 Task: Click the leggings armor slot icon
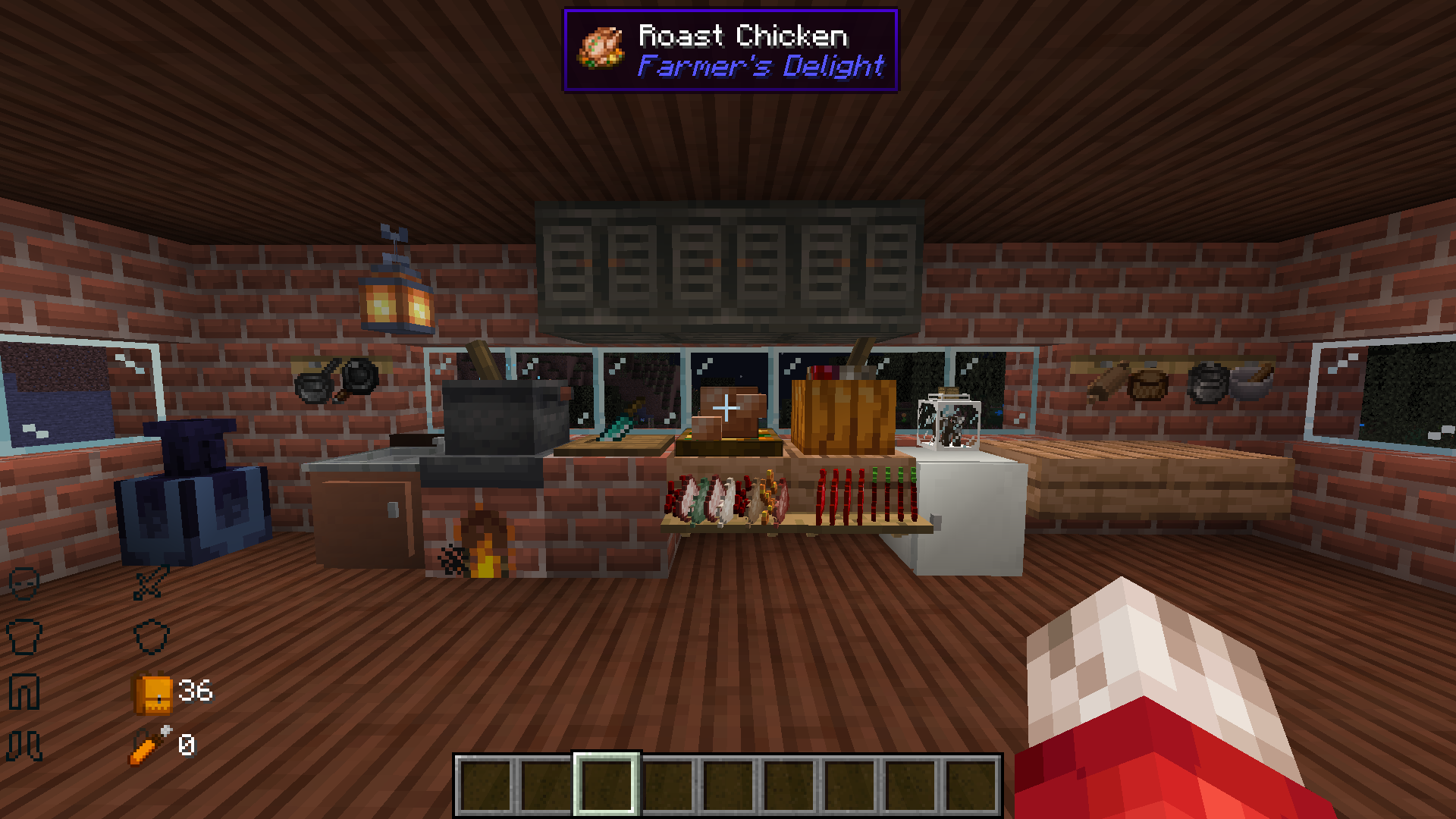(24, 689)
